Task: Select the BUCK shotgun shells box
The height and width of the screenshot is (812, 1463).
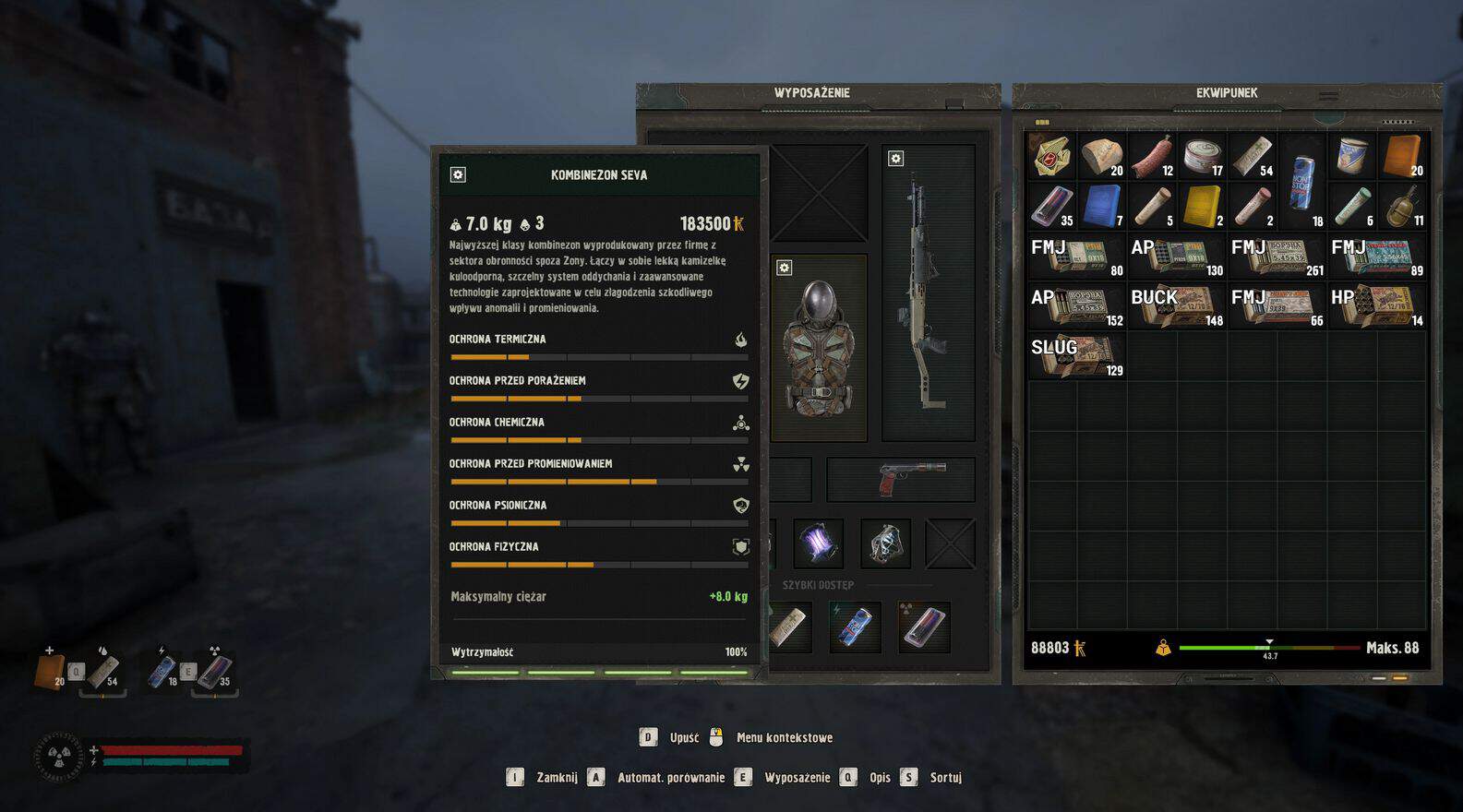Action: coord(1177,306)
